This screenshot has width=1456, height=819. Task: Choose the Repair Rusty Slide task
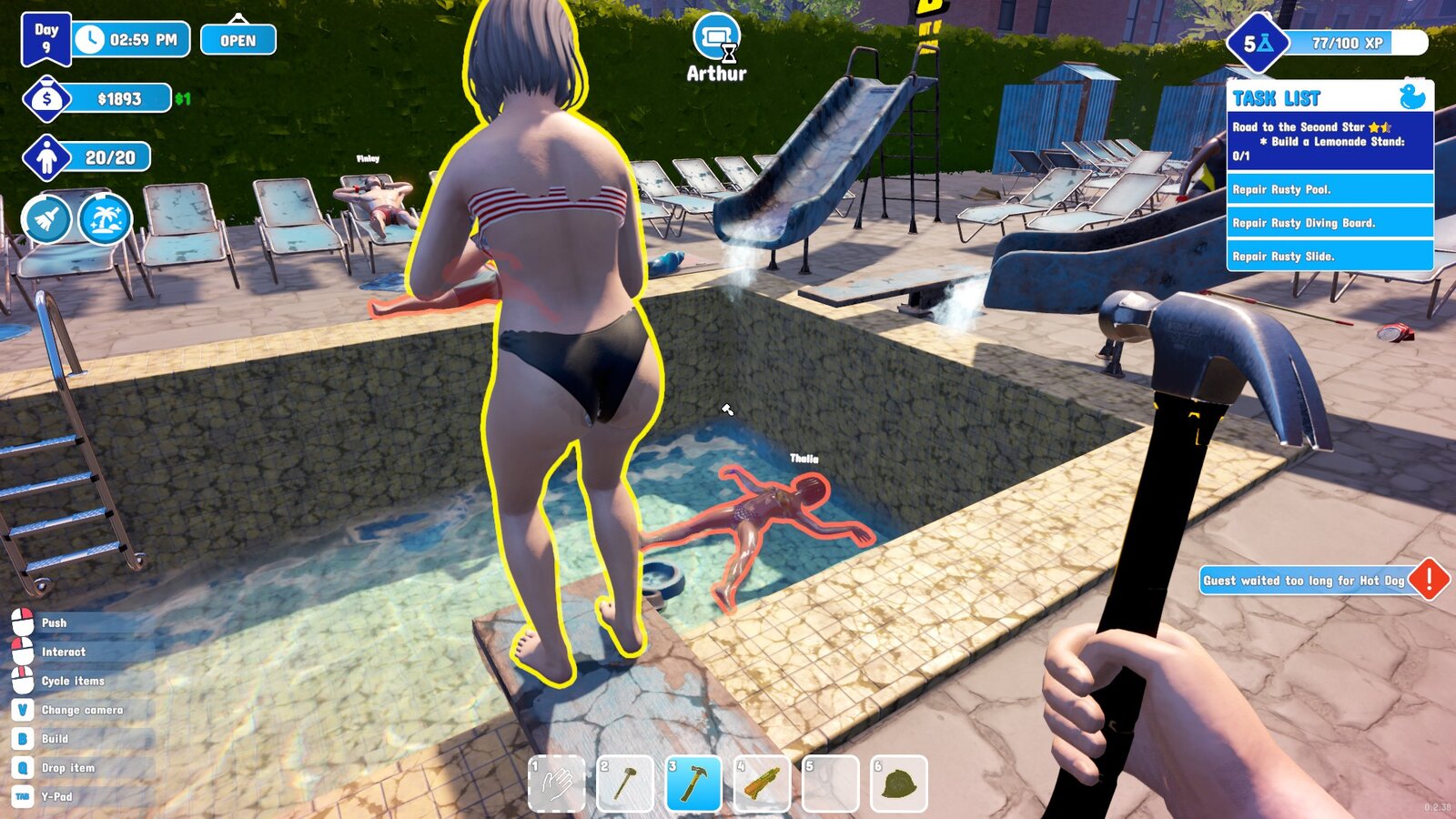tap(1329, 257)
